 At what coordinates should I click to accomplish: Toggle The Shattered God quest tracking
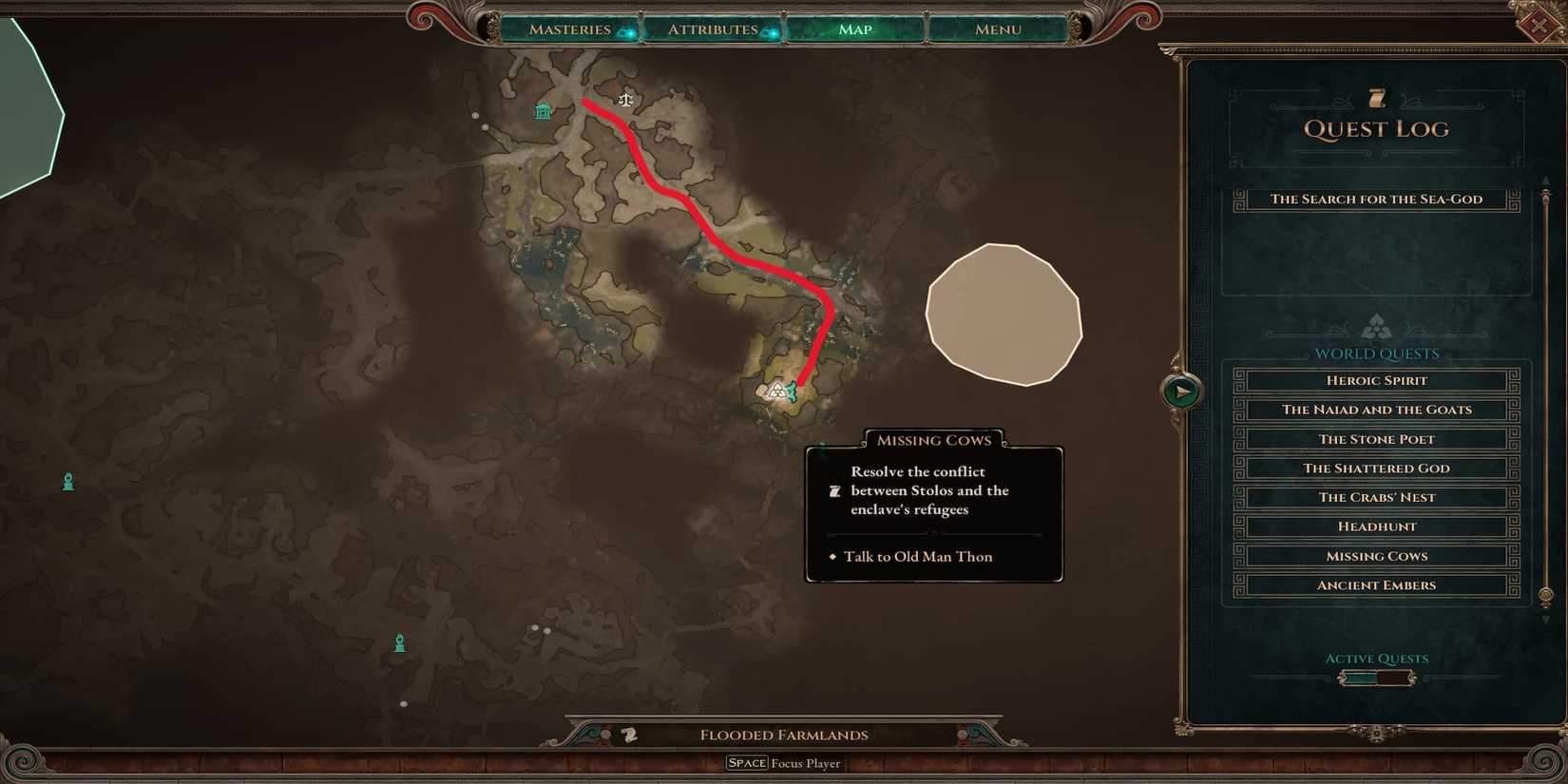tap(1376, 468)
